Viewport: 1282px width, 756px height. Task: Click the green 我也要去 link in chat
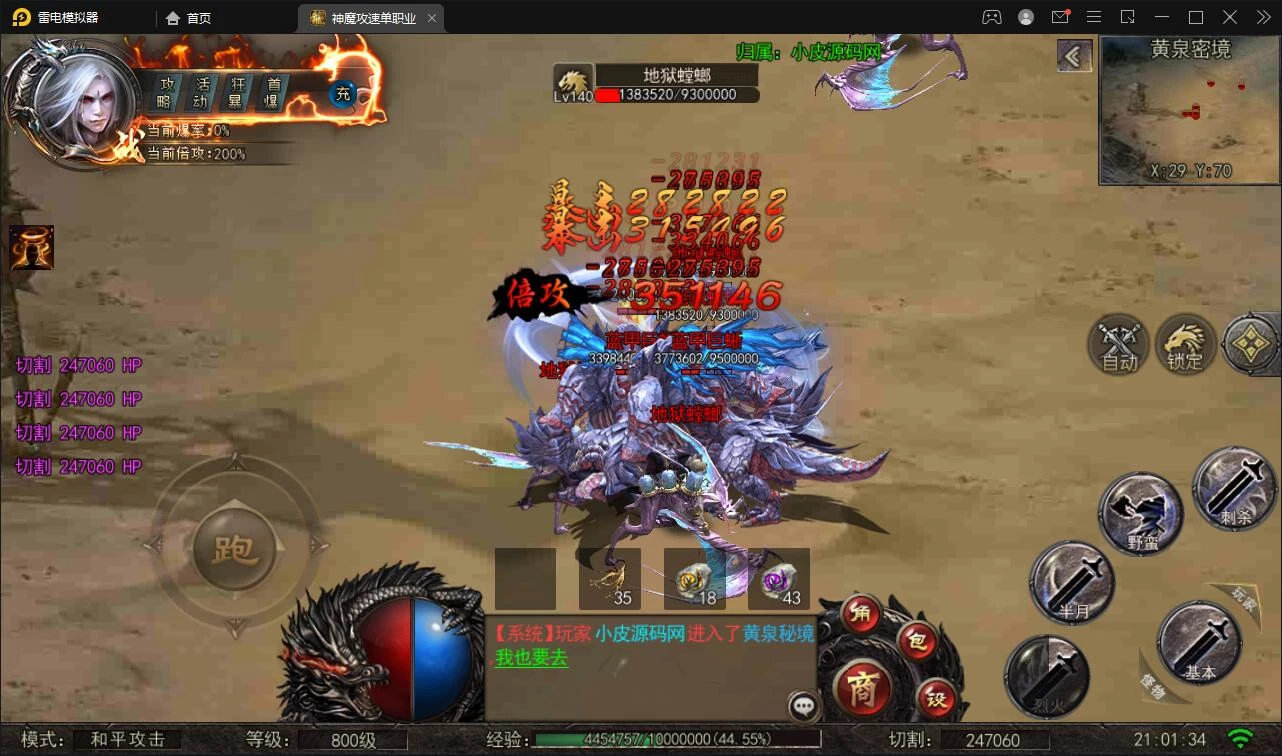point(531,658)
